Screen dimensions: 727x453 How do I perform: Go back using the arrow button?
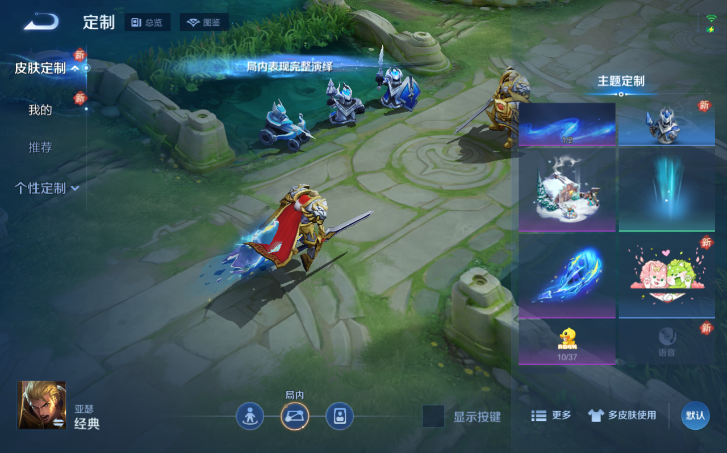coord(42,21)
